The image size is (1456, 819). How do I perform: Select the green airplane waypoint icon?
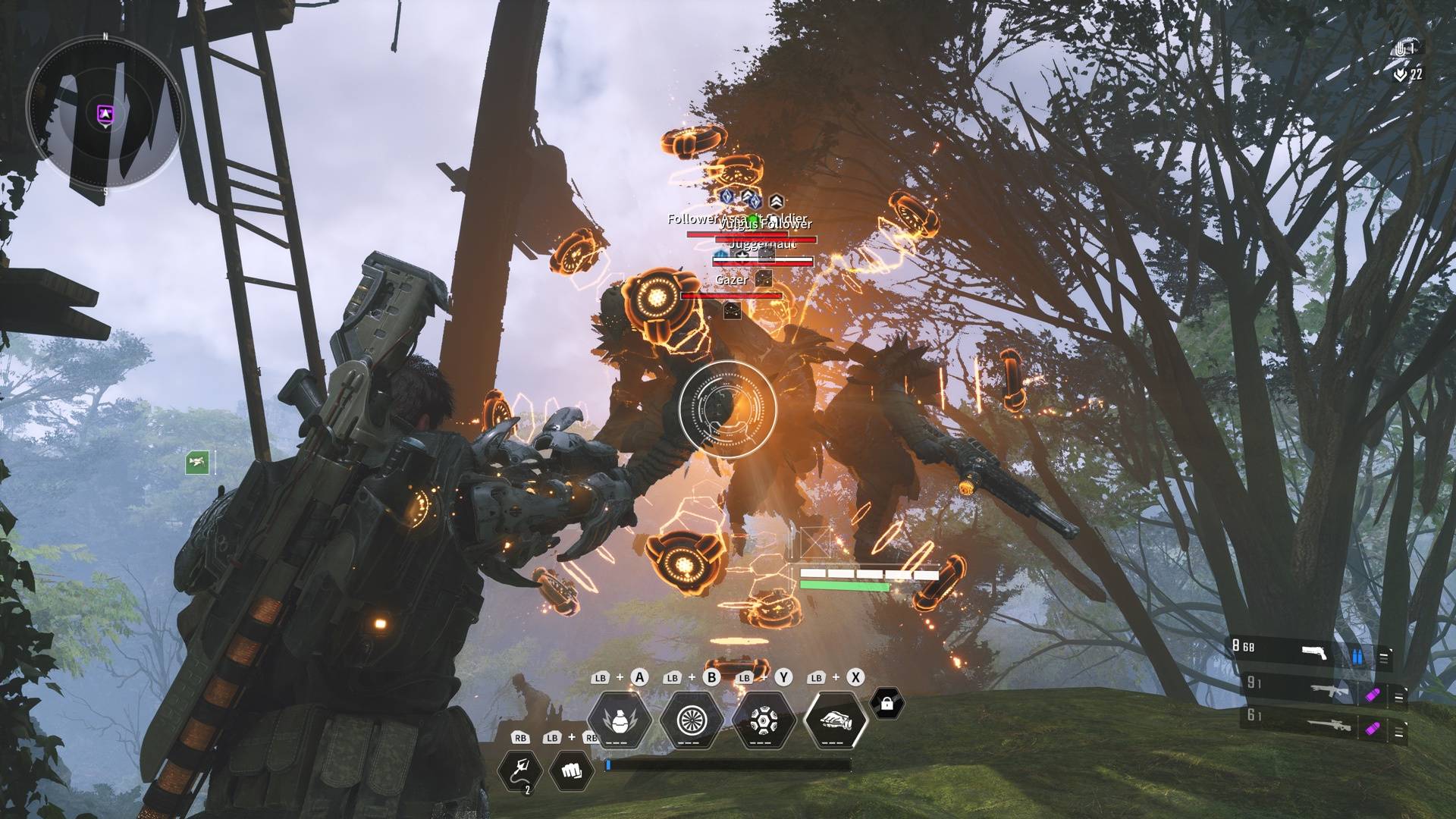[197, 462]
